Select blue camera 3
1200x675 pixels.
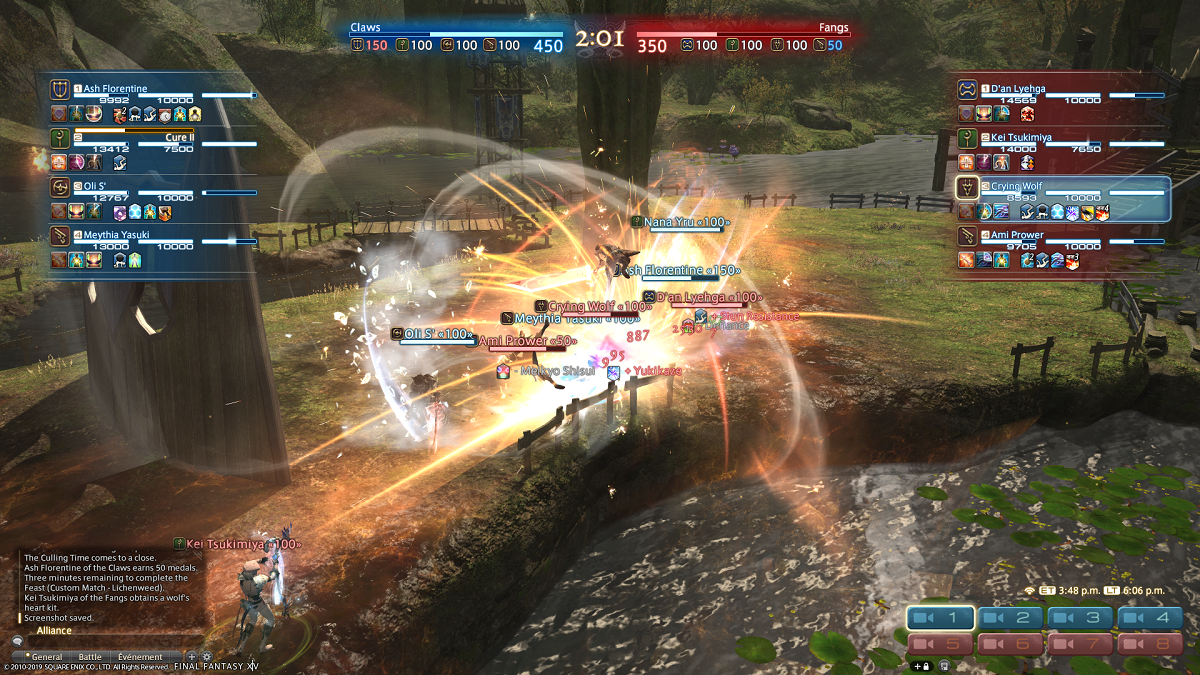click(x=1081, y=618)
